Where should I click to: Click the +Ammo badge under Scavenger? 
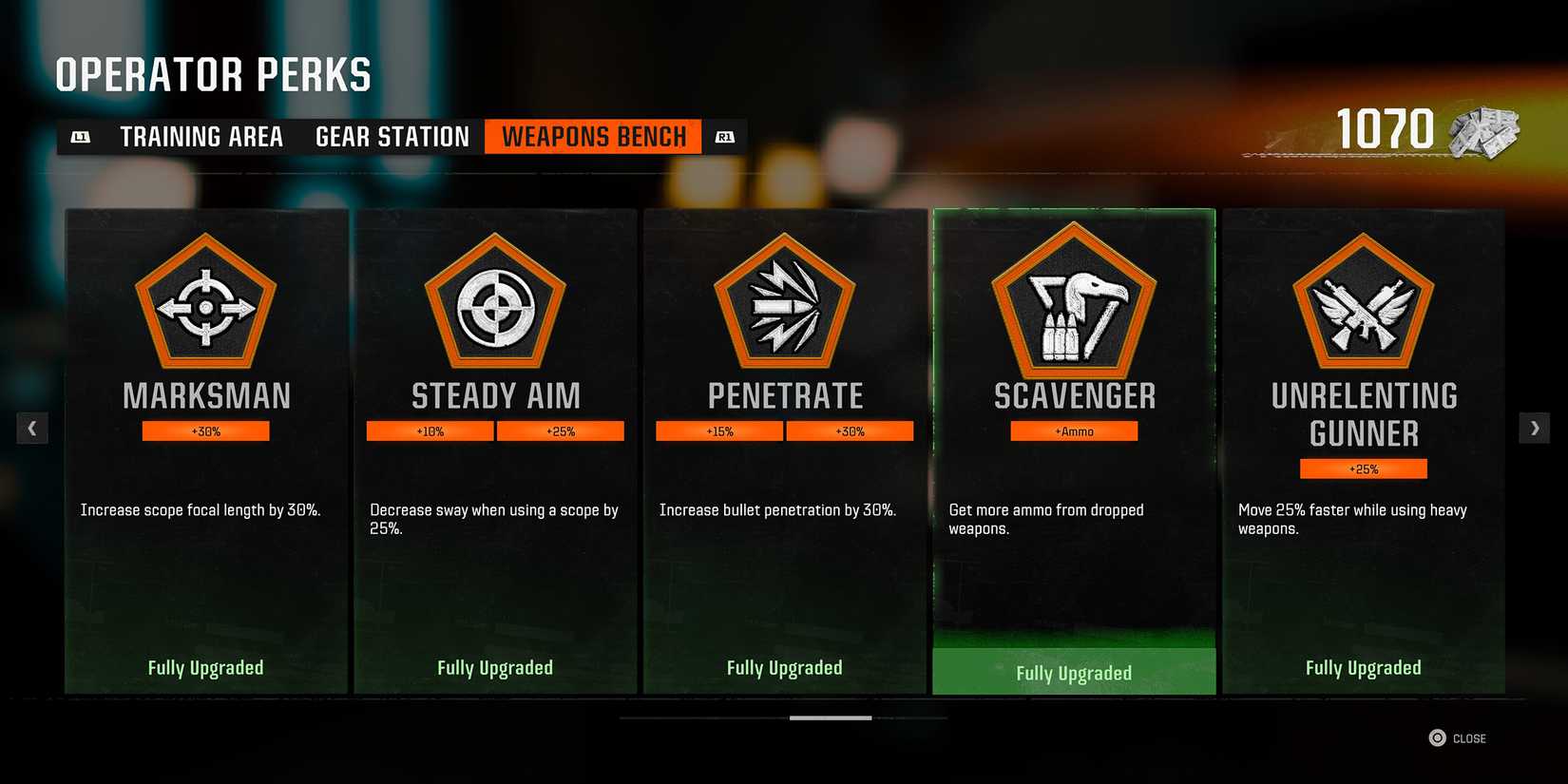[x=1074, y=430]
